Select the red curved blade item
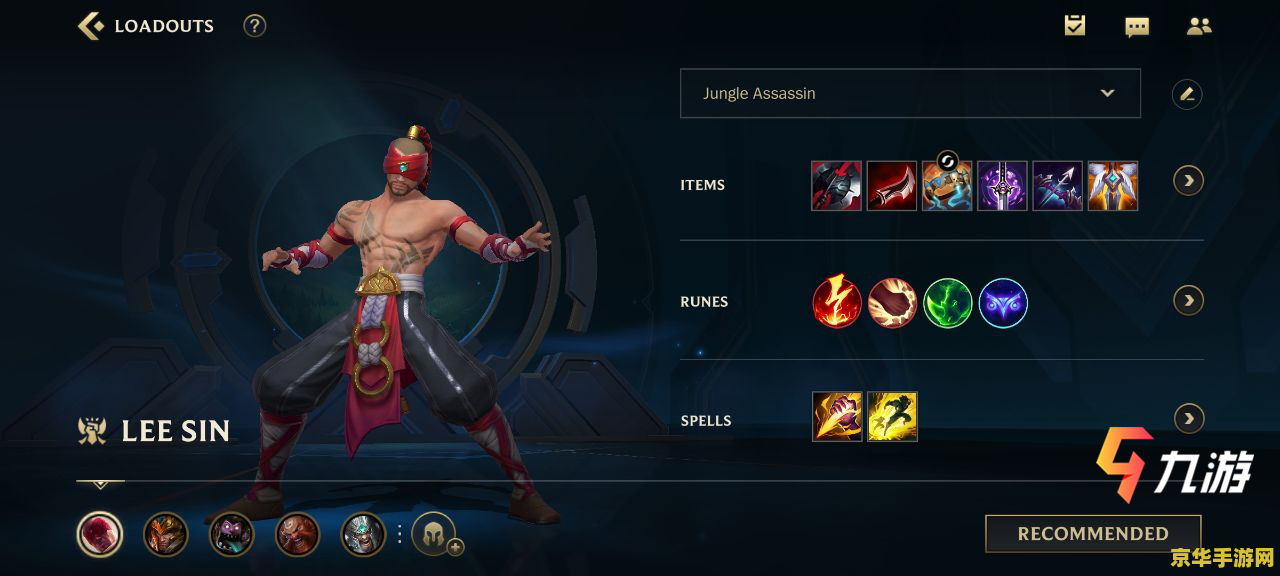This screenshot has height=576, width=1280. tap(892, 185)
